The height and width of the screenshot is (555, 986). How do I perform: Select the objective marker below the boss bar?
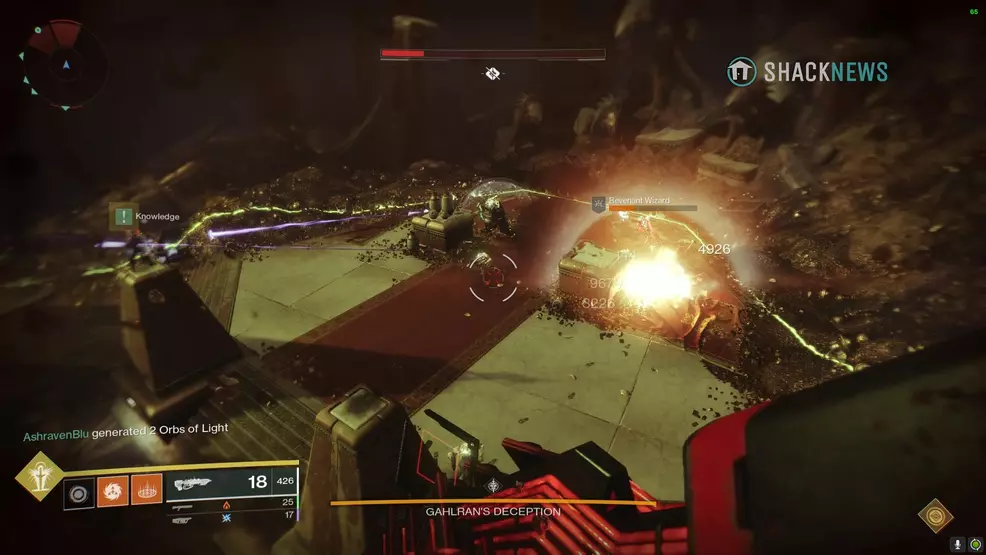tap(493, 73)
